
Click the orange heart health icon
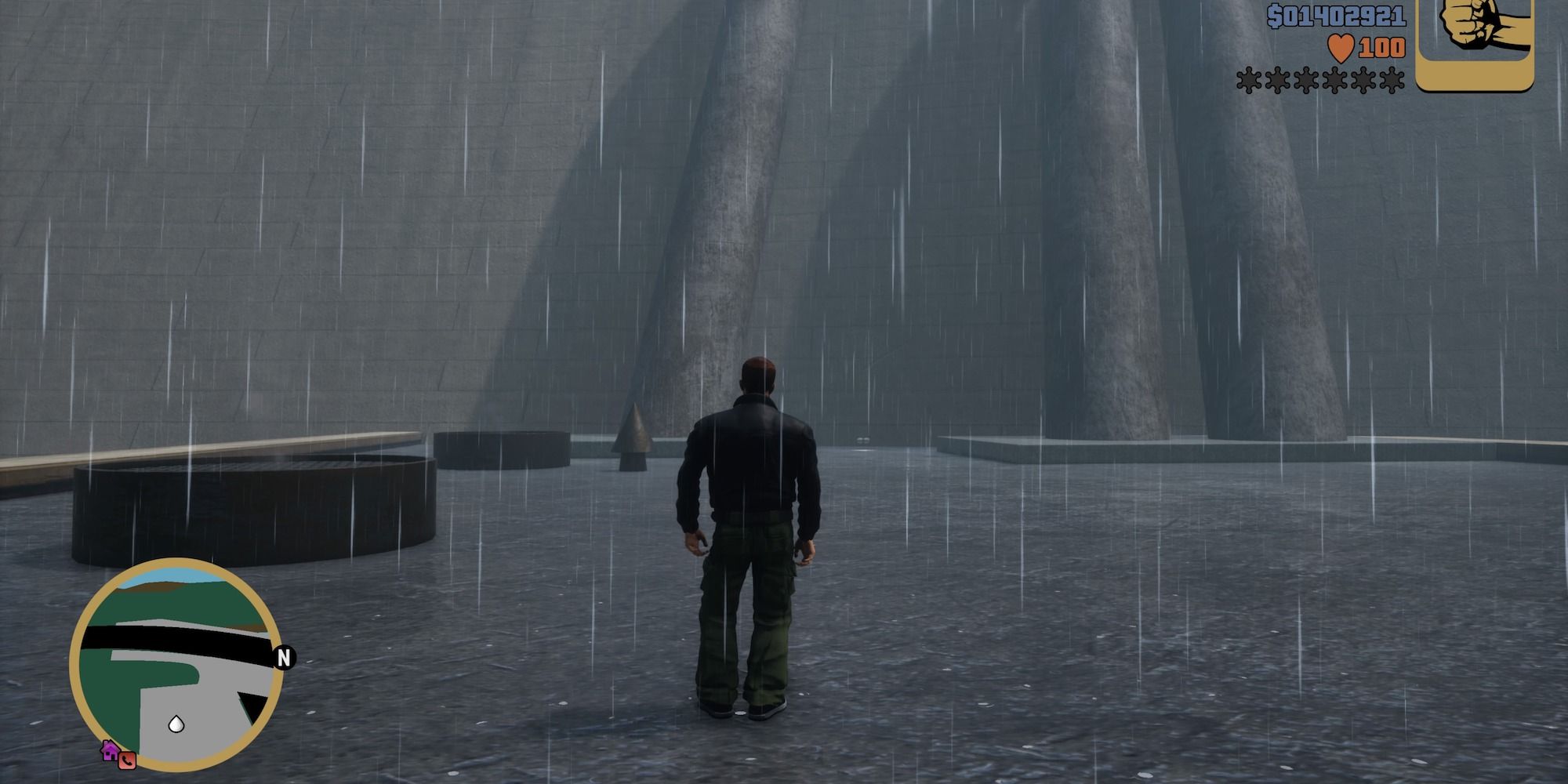click(1341, 47)
